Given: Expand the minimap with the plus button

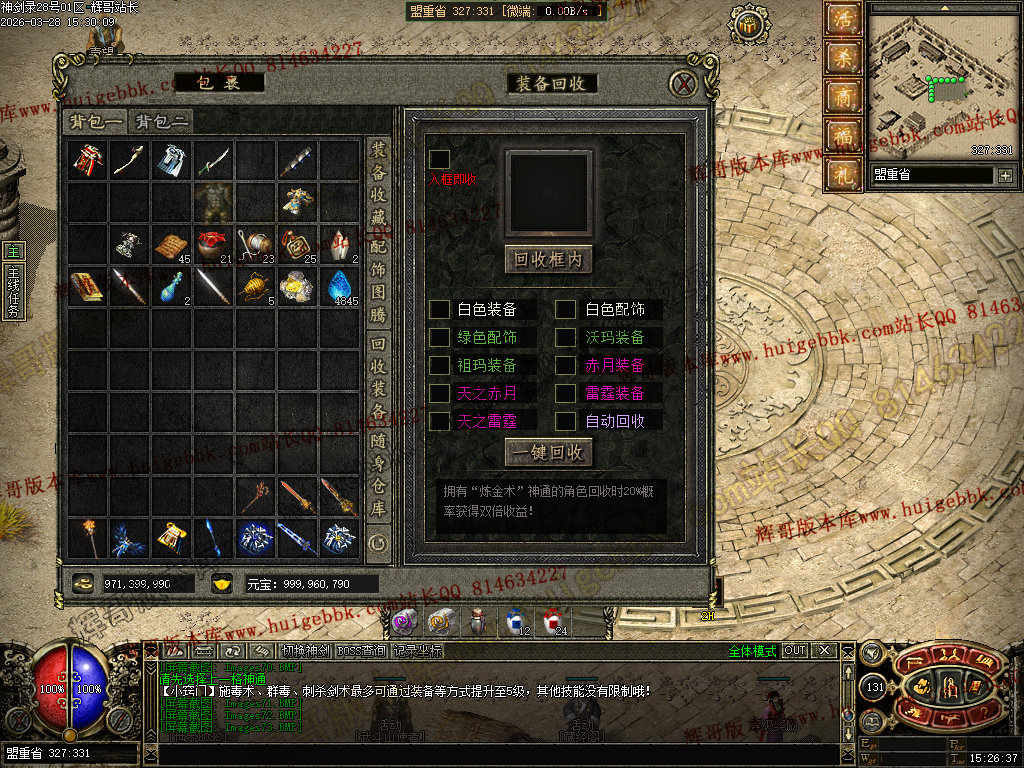Looking at the screenshot, I should click(1005, 176).
